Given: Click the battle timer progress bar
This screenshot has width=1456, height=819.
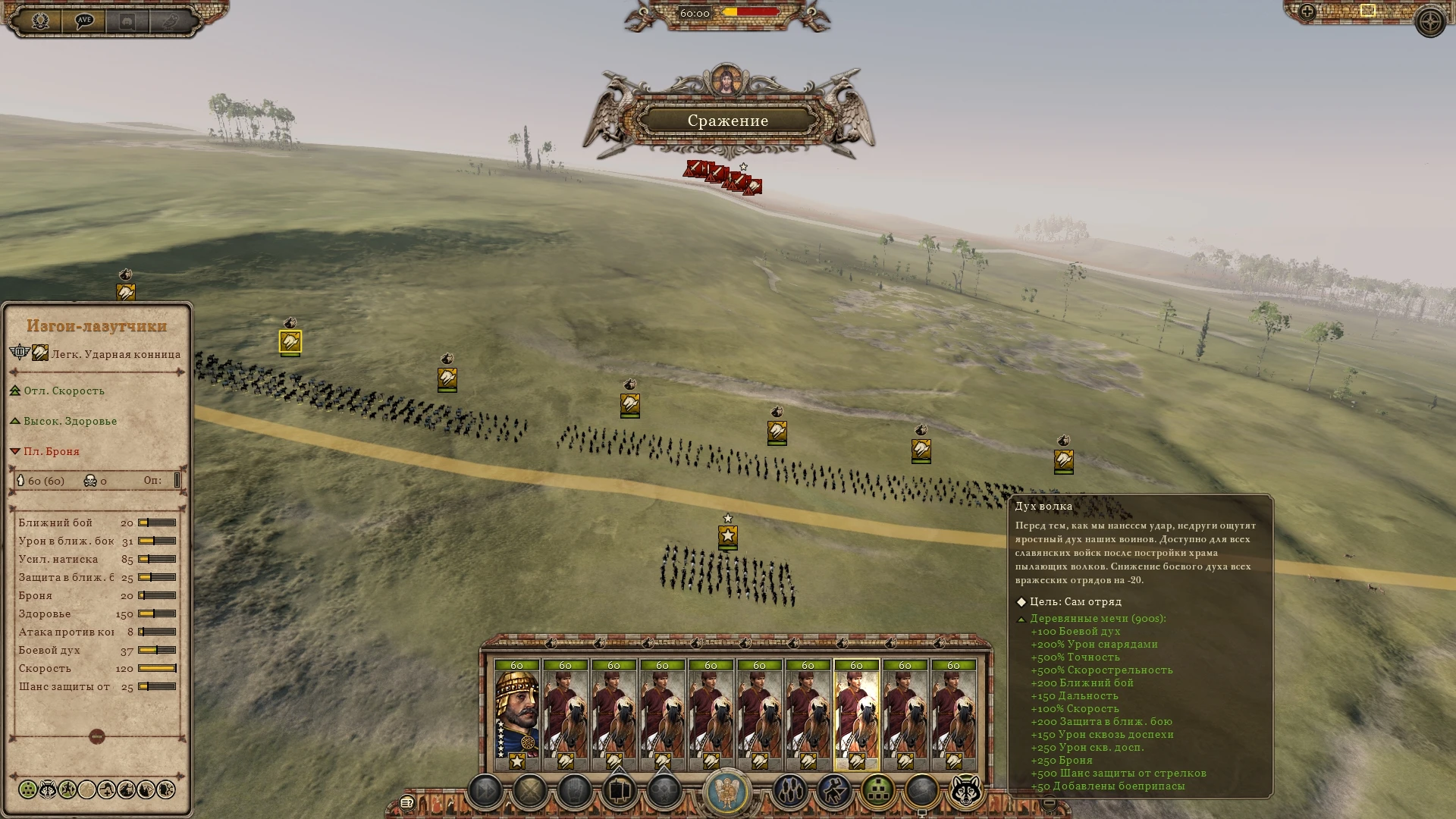Looking at the screenshot, I should tap(751, 11).
